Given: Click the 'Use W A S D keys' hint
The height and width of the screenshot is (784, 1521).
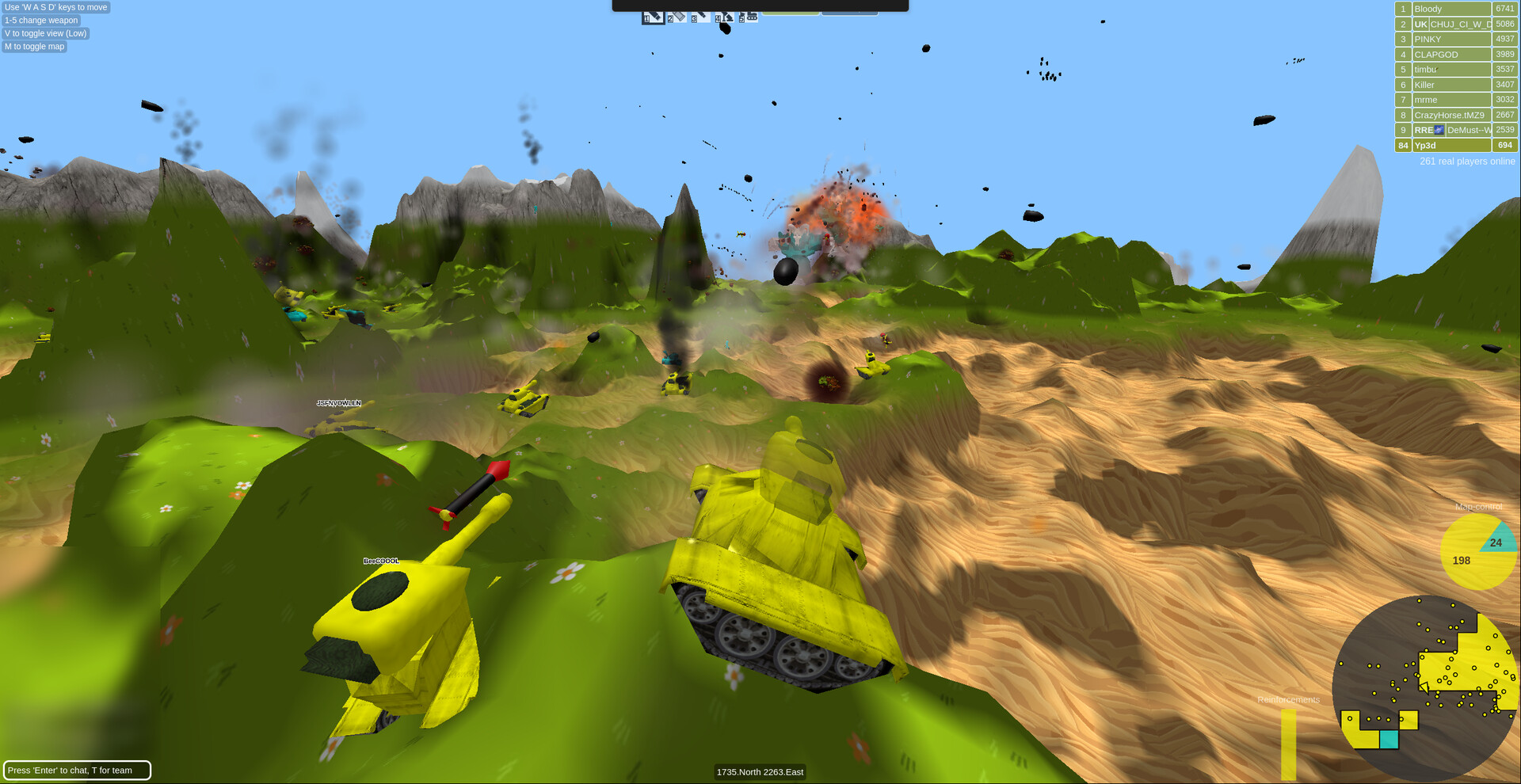Looking at the screenshot, I should (x=56, y=7).
